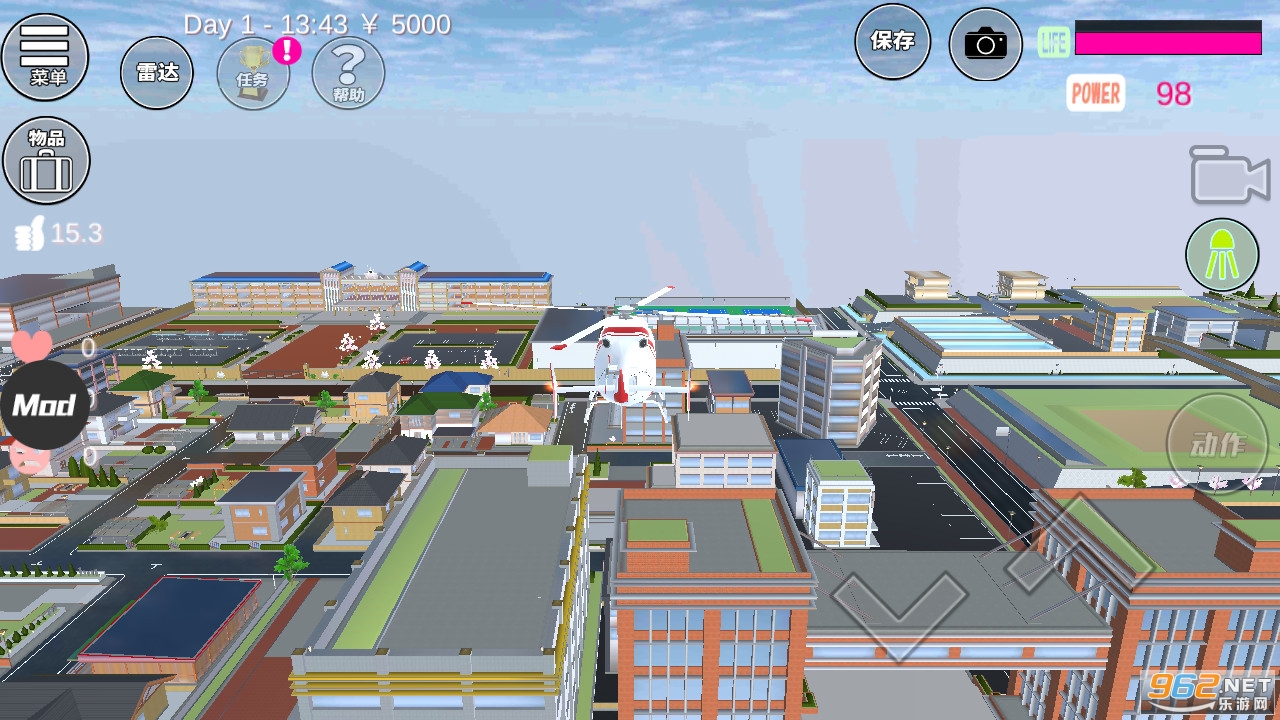Take a screenshot with the camera icon

tap(985, 44)
